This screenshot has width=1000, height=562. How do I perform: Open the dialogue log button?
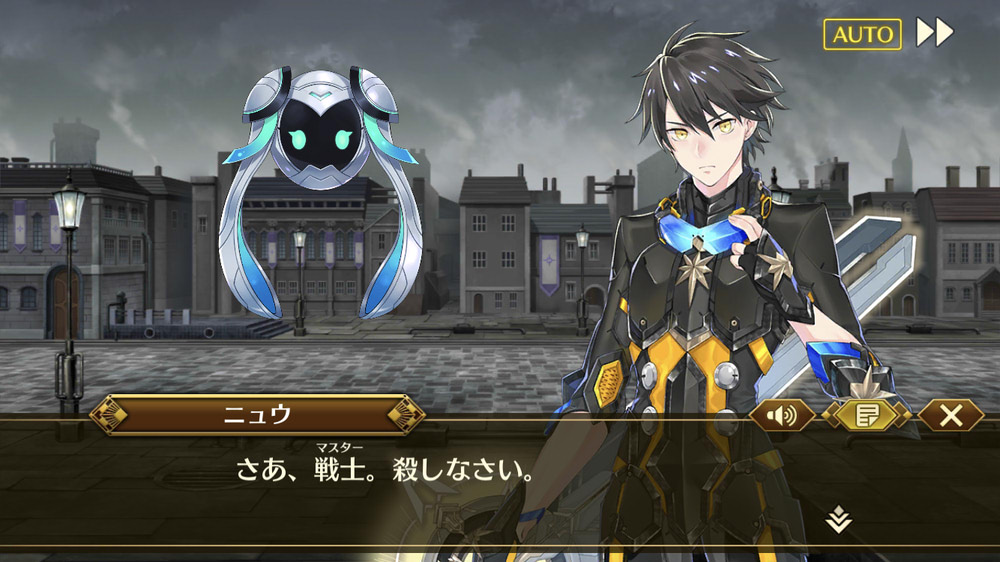click(866, 415)
